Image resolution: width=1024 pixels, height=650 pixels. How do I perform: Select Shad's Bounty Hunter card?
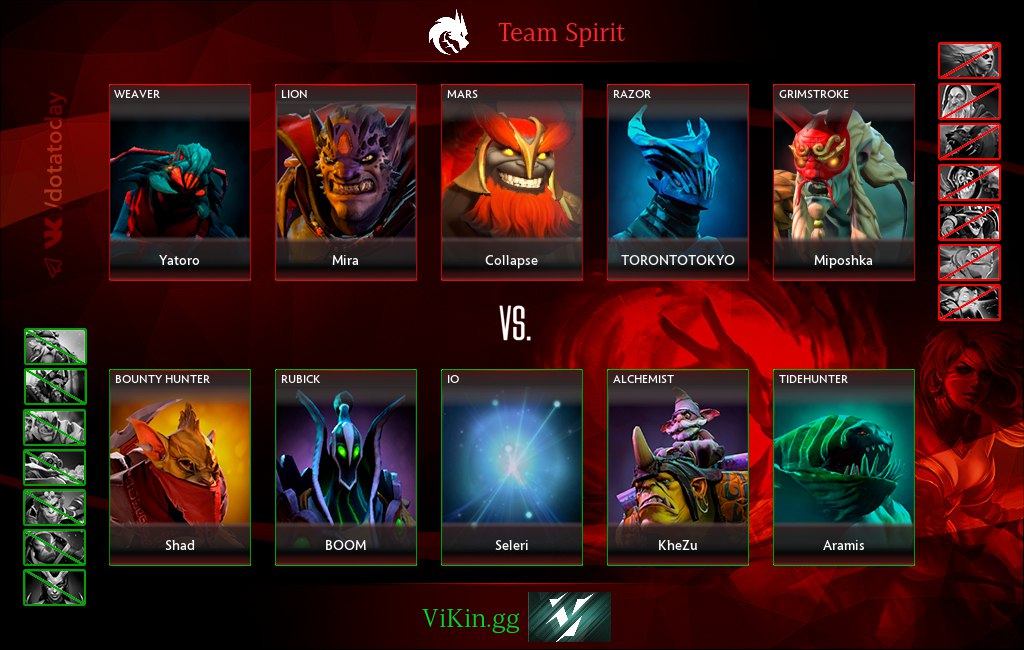coord(180,467)
